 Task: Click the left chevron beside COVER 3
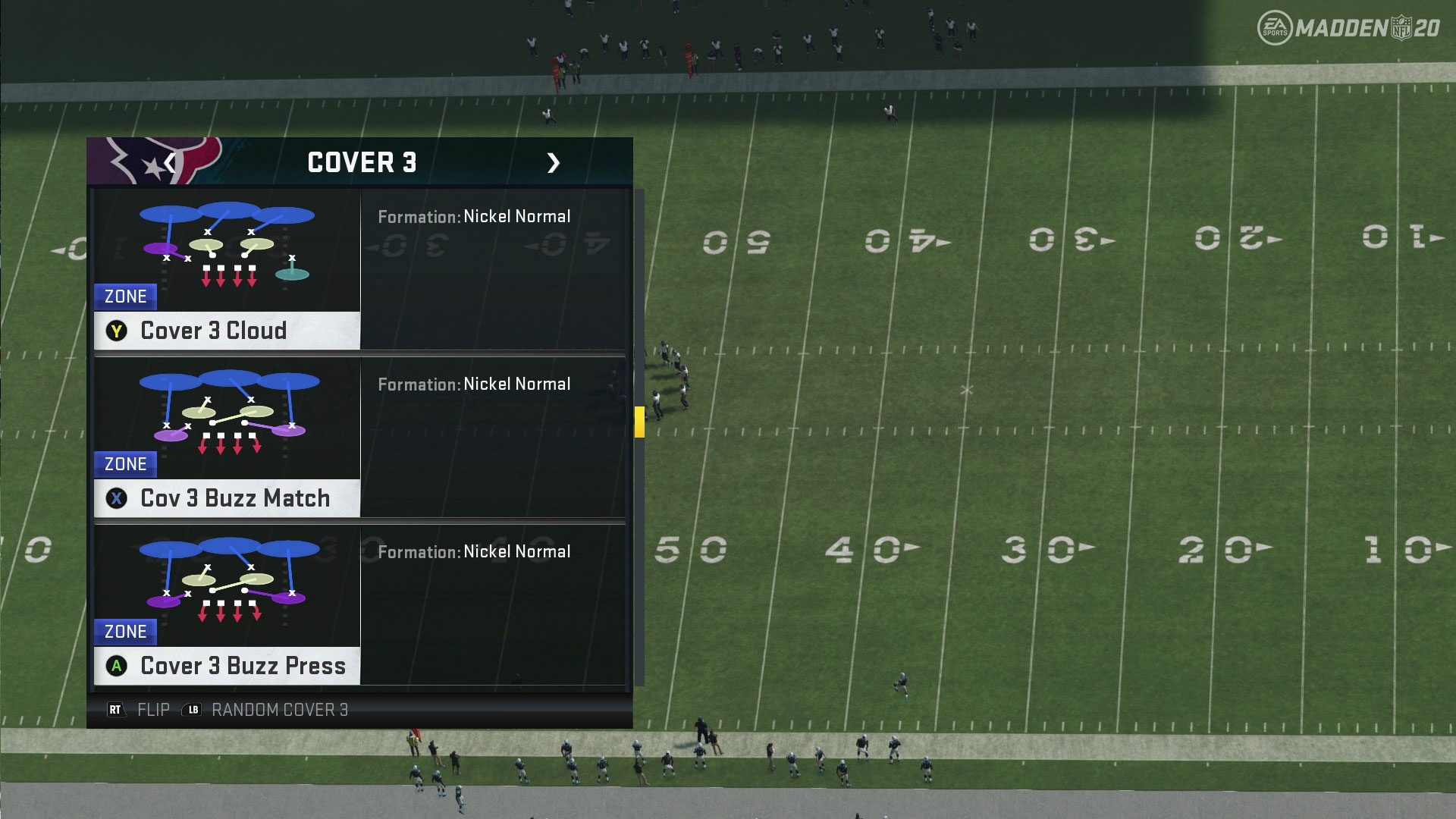(x=168, y=162)
